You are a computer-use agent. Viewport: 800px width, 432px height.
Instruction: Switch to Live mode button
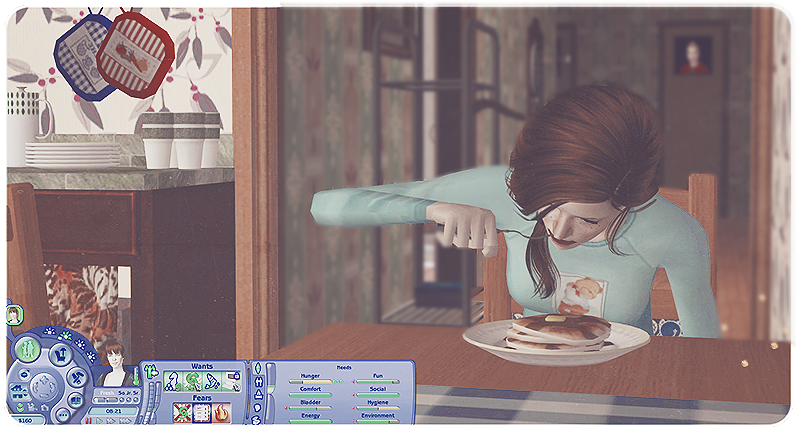click(27, 350)
